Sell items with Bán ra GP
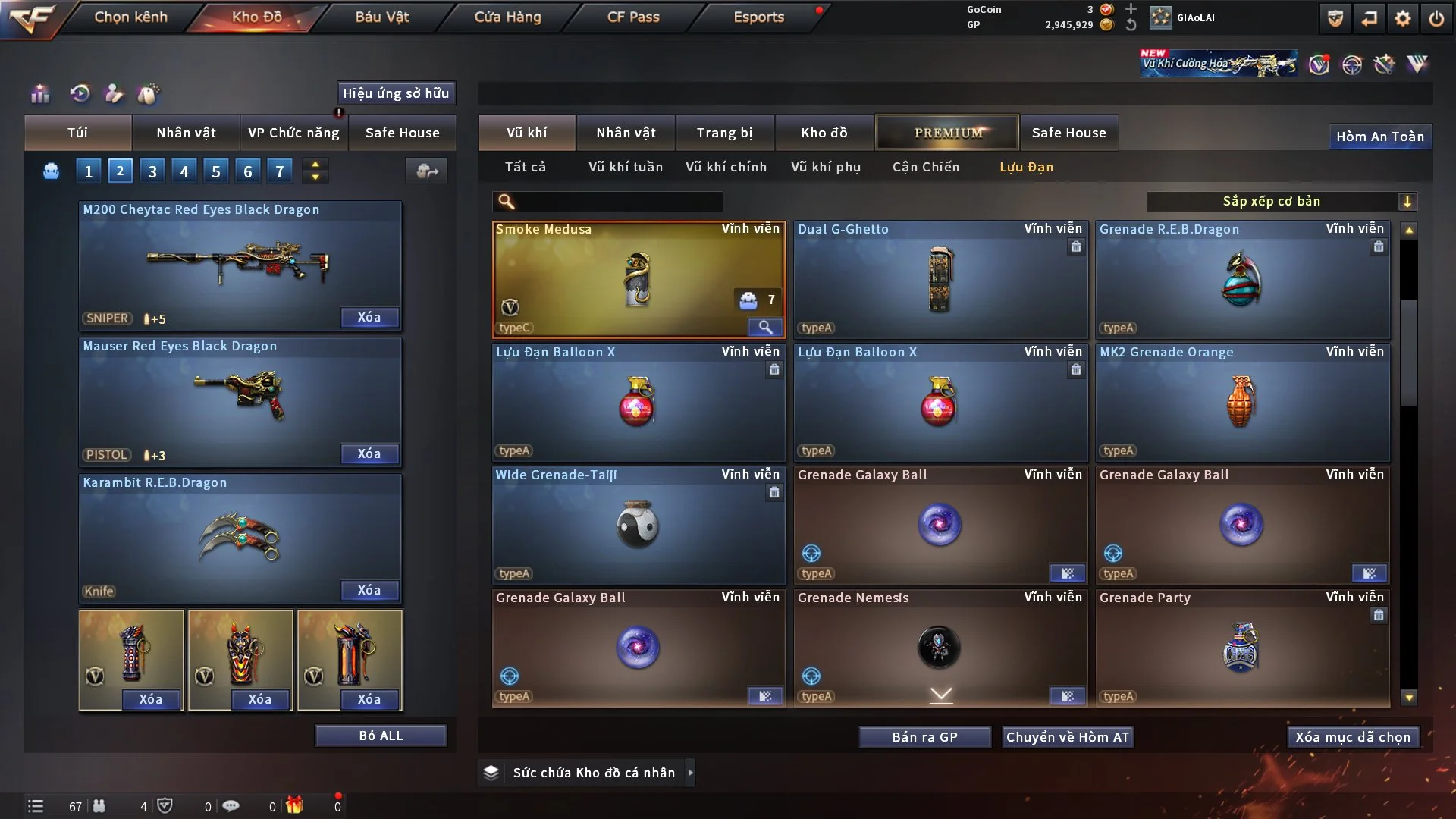Screen dimensions: 1456x819 pyautogui.click(x=924, y=737)
